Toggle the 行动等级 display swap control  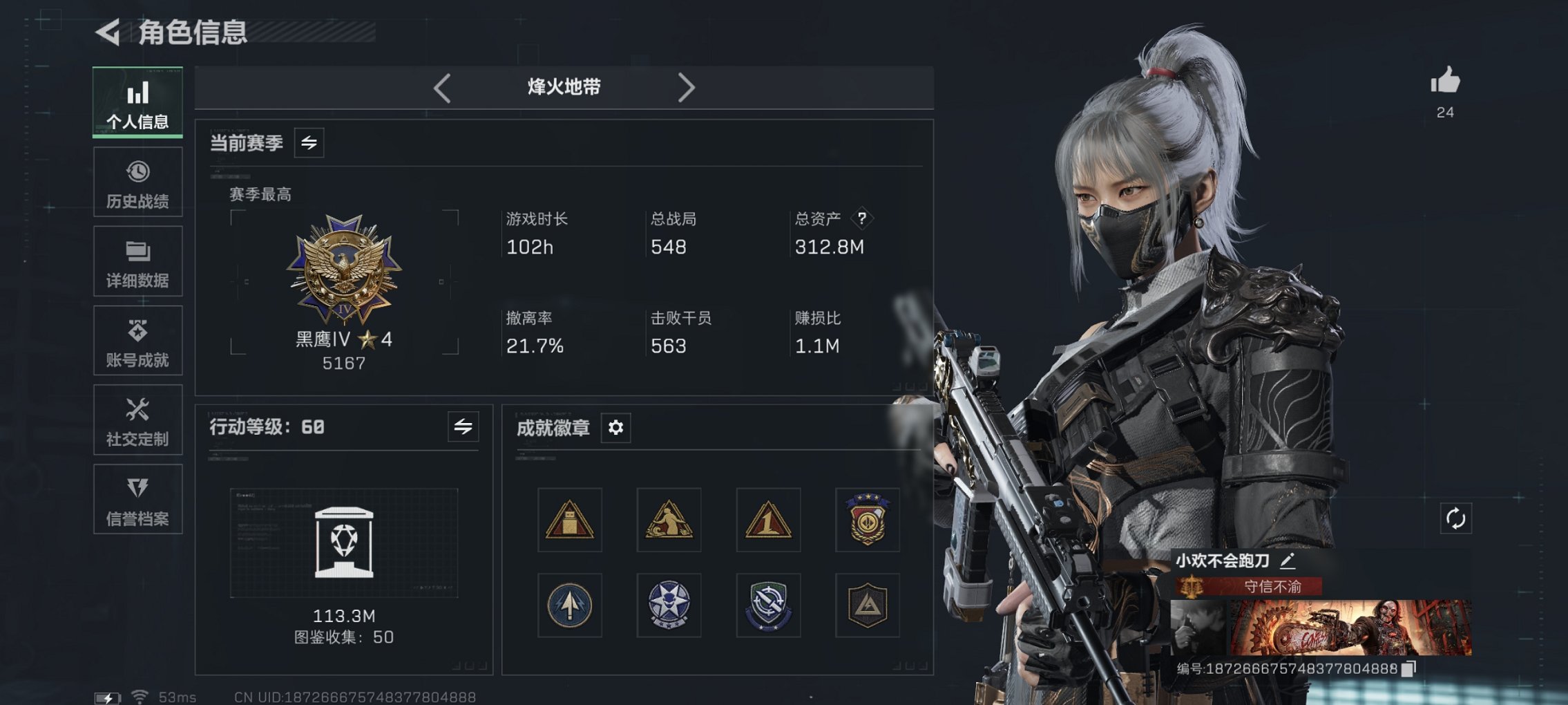point(461,427)
